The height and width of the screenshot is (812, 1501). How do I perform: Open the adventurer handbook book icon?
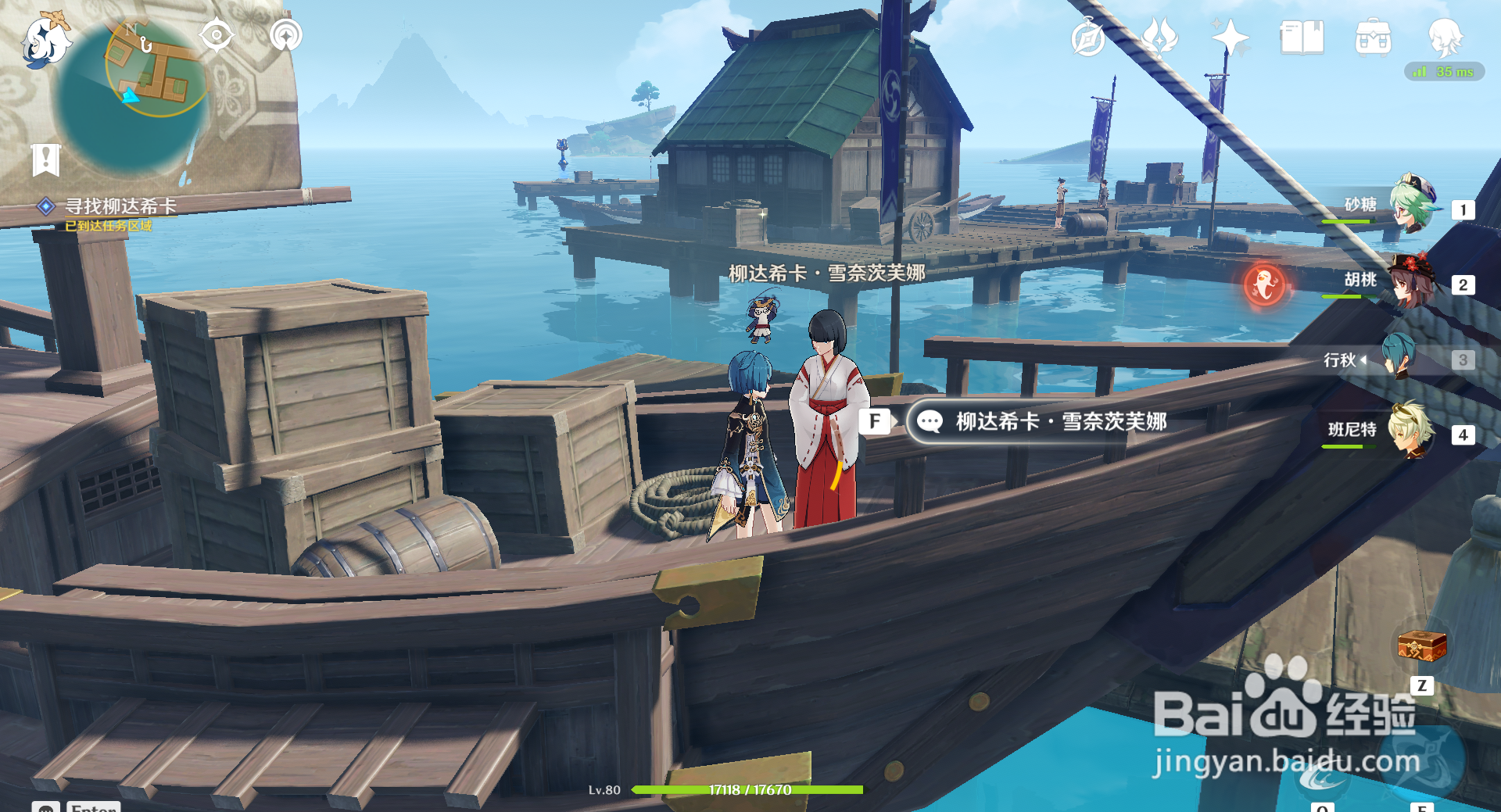tap(1302, 37)
